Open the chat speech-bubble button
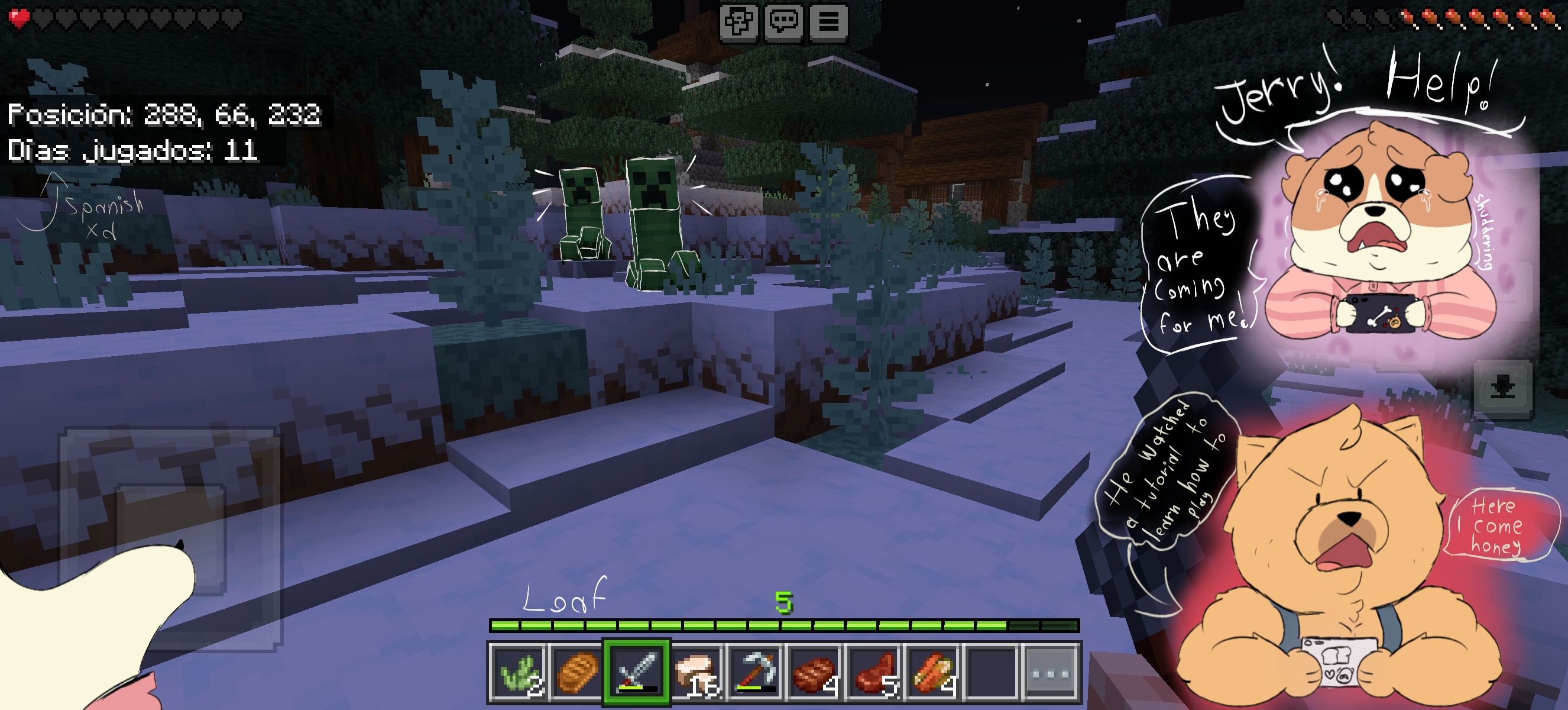The image size is (1568, 710). [x=784, y=22]
